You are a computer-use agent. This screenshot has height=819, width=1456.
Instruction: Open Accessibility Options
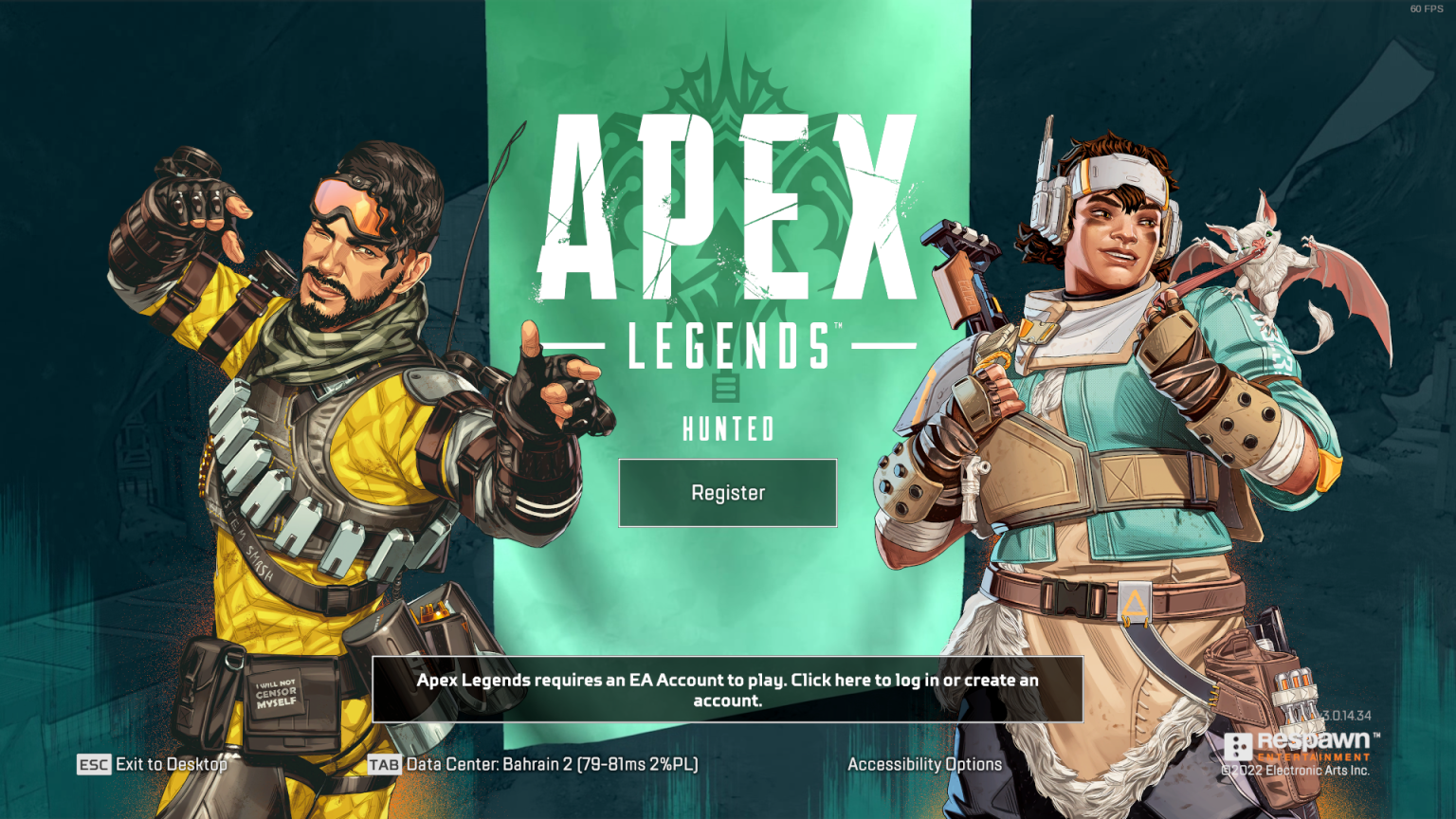(925, 764)
